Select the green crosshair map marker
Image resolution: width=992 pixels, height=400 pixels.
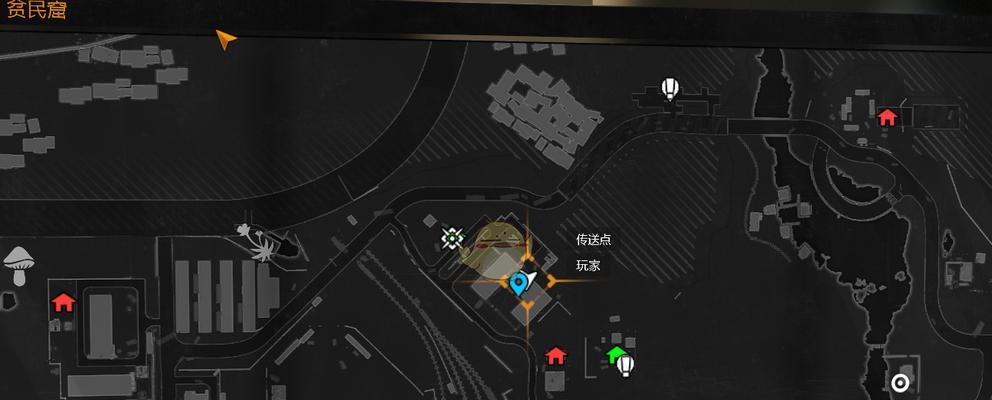452,238
